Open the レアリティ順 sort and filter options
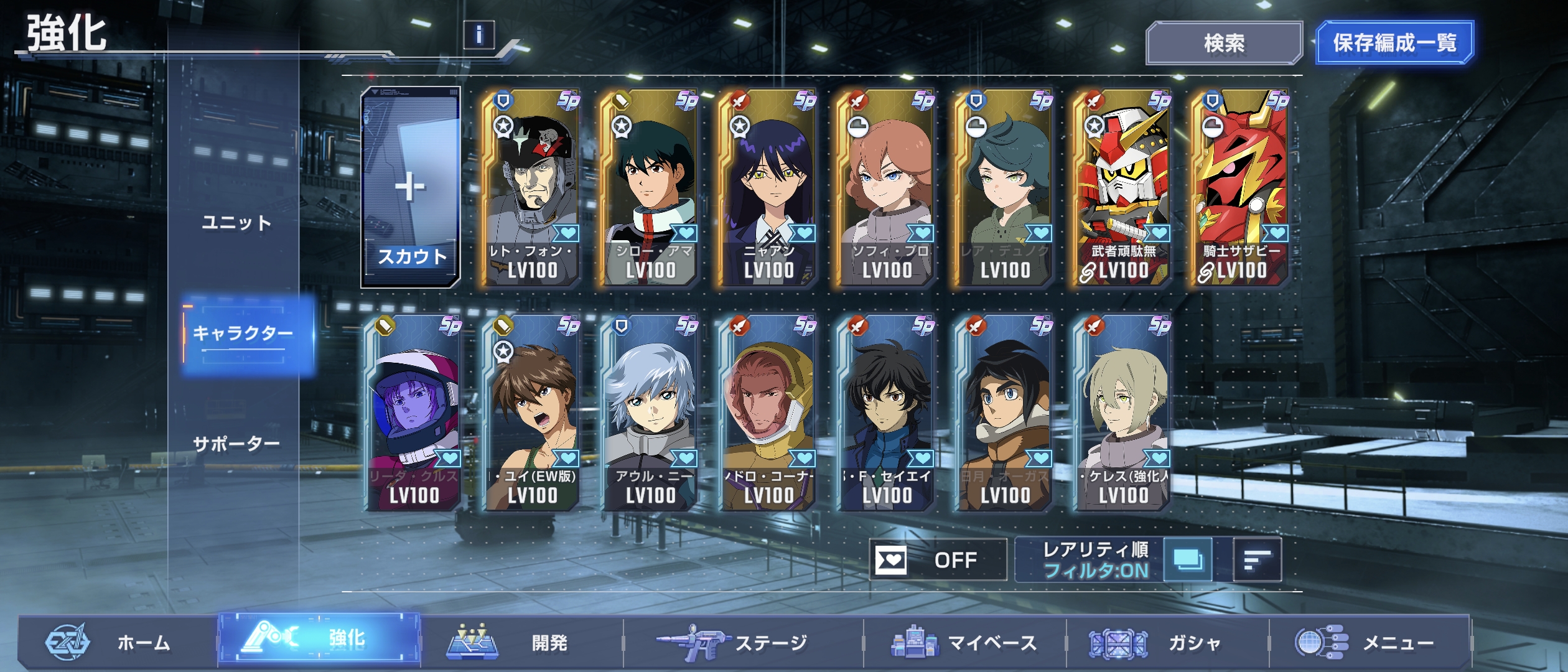1568x672 pixels. pyautogui.click(x=1095, y=560)
